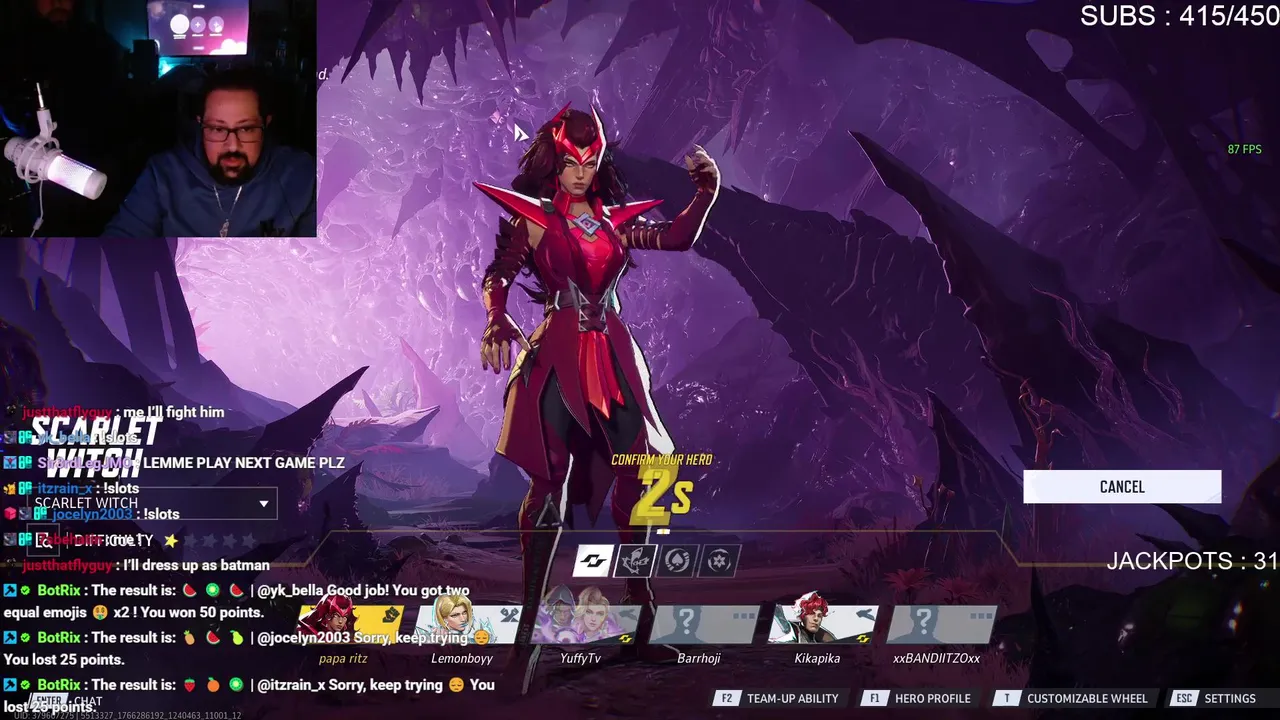Open the Scarlet Witch costume dropdown

[x=264, y=504]
